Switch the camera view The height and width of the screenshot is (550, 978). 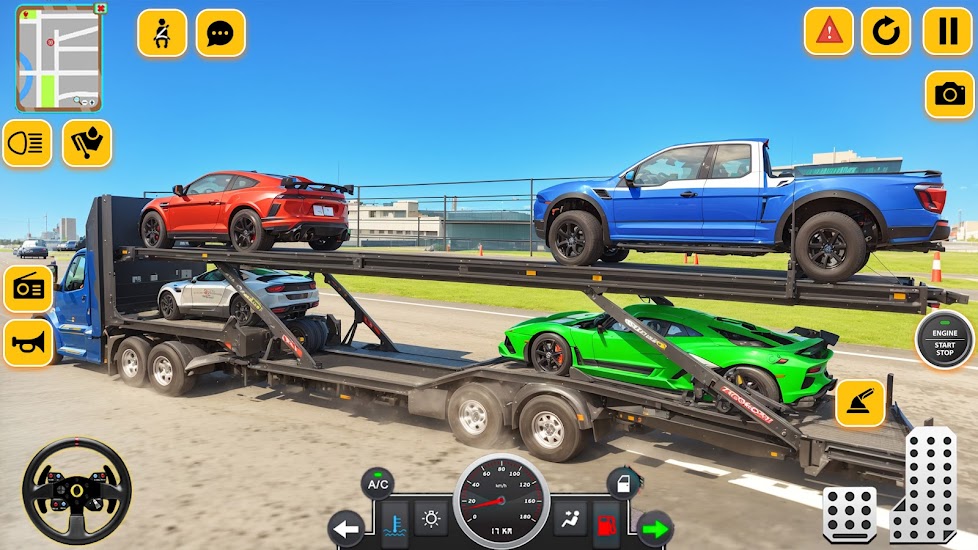pyautogui.click(x=949, y=95)
